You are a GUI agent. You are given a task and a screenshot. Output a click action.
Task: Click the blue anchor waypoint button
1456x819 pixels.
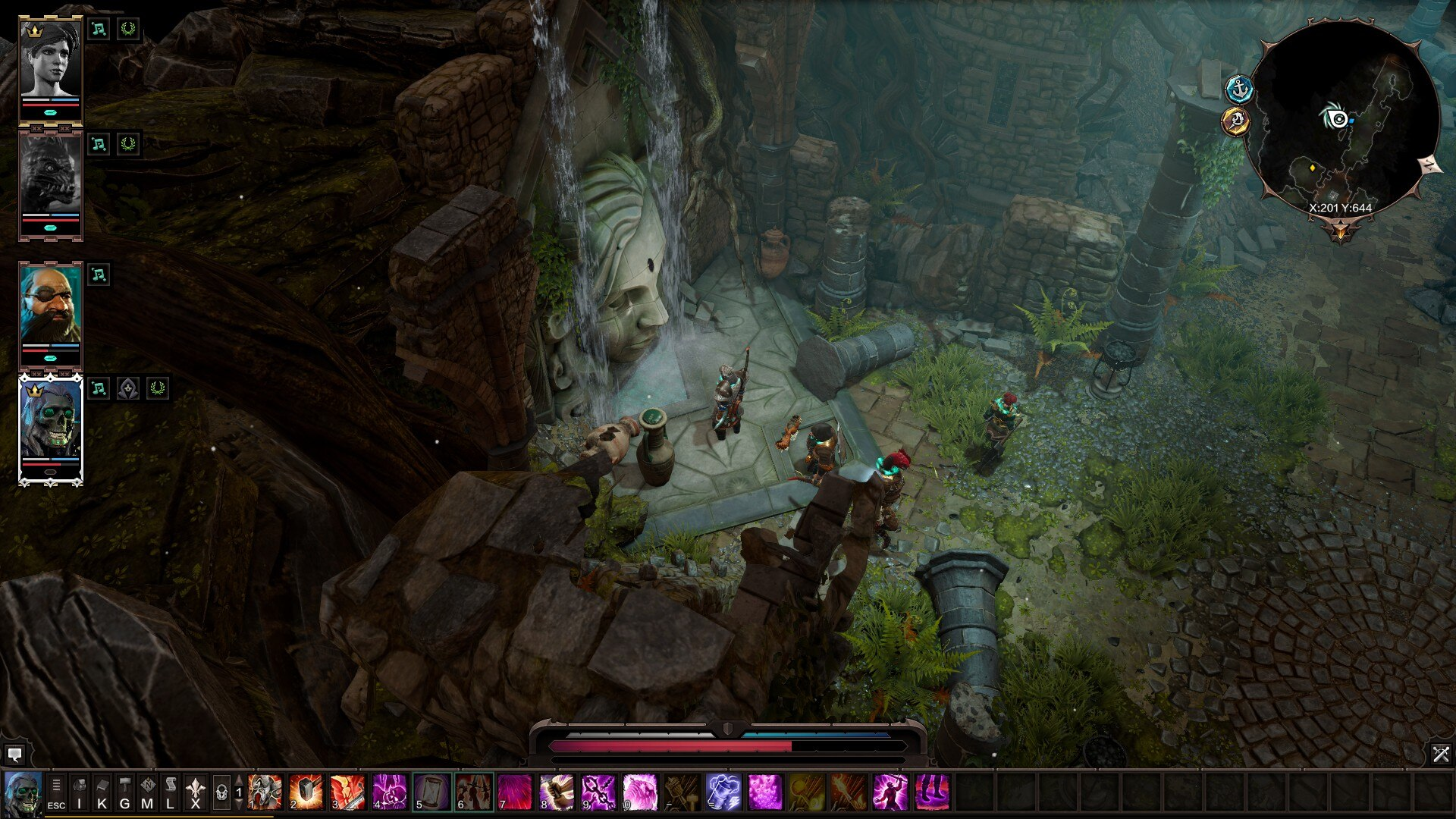[x=1239, y=89]
